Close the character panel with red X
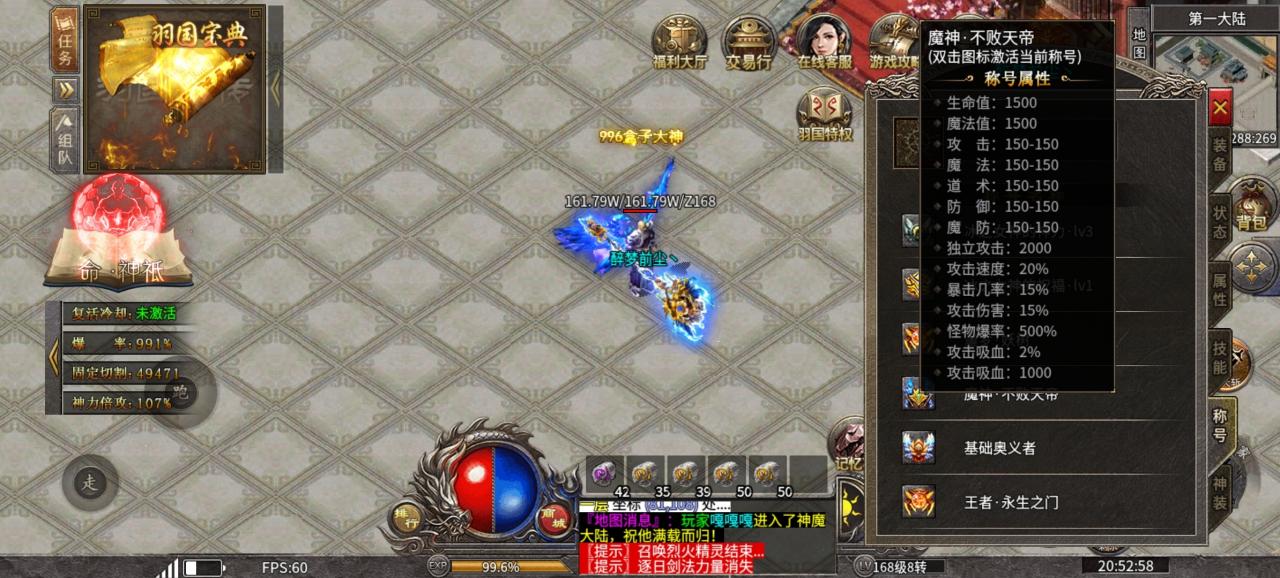 click(1220, 108)
